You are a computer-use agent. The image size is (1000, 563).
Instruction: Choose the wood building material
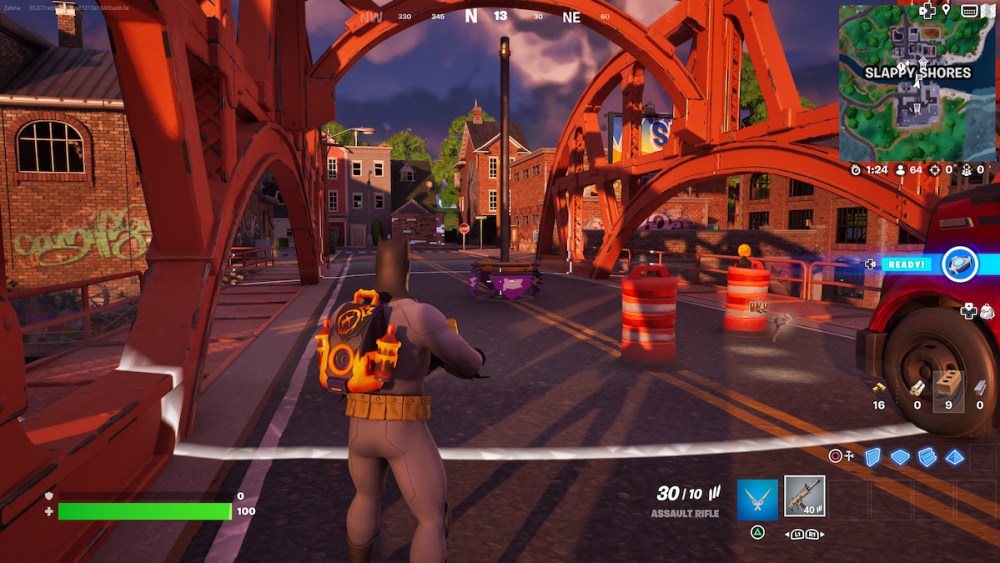coord(916,388)
